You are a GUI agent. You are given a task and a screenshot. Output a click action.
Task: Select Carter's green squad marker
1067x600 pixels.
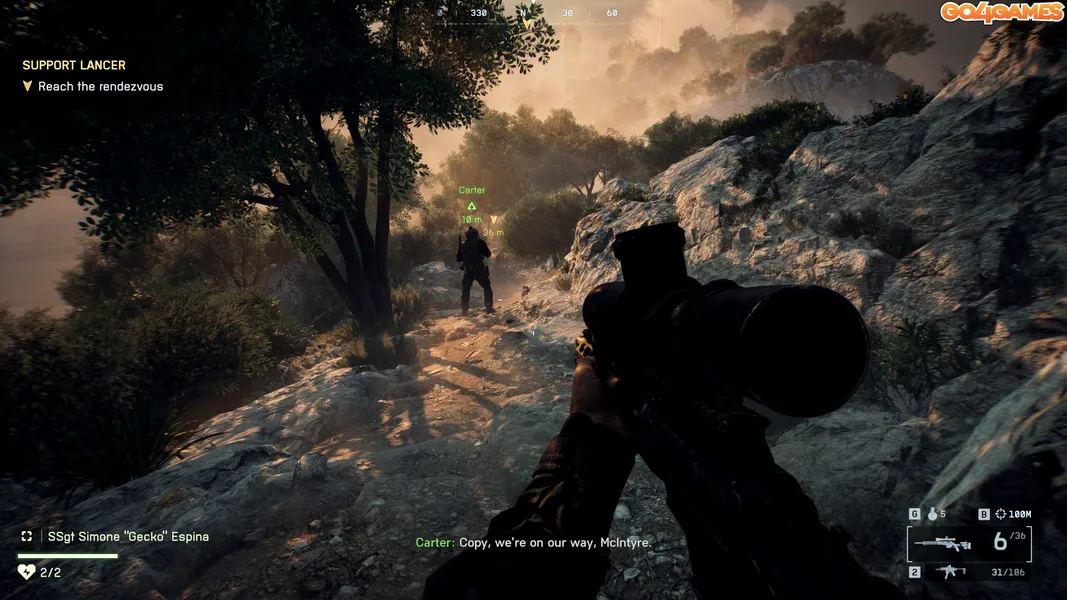(x=471, y=205)
